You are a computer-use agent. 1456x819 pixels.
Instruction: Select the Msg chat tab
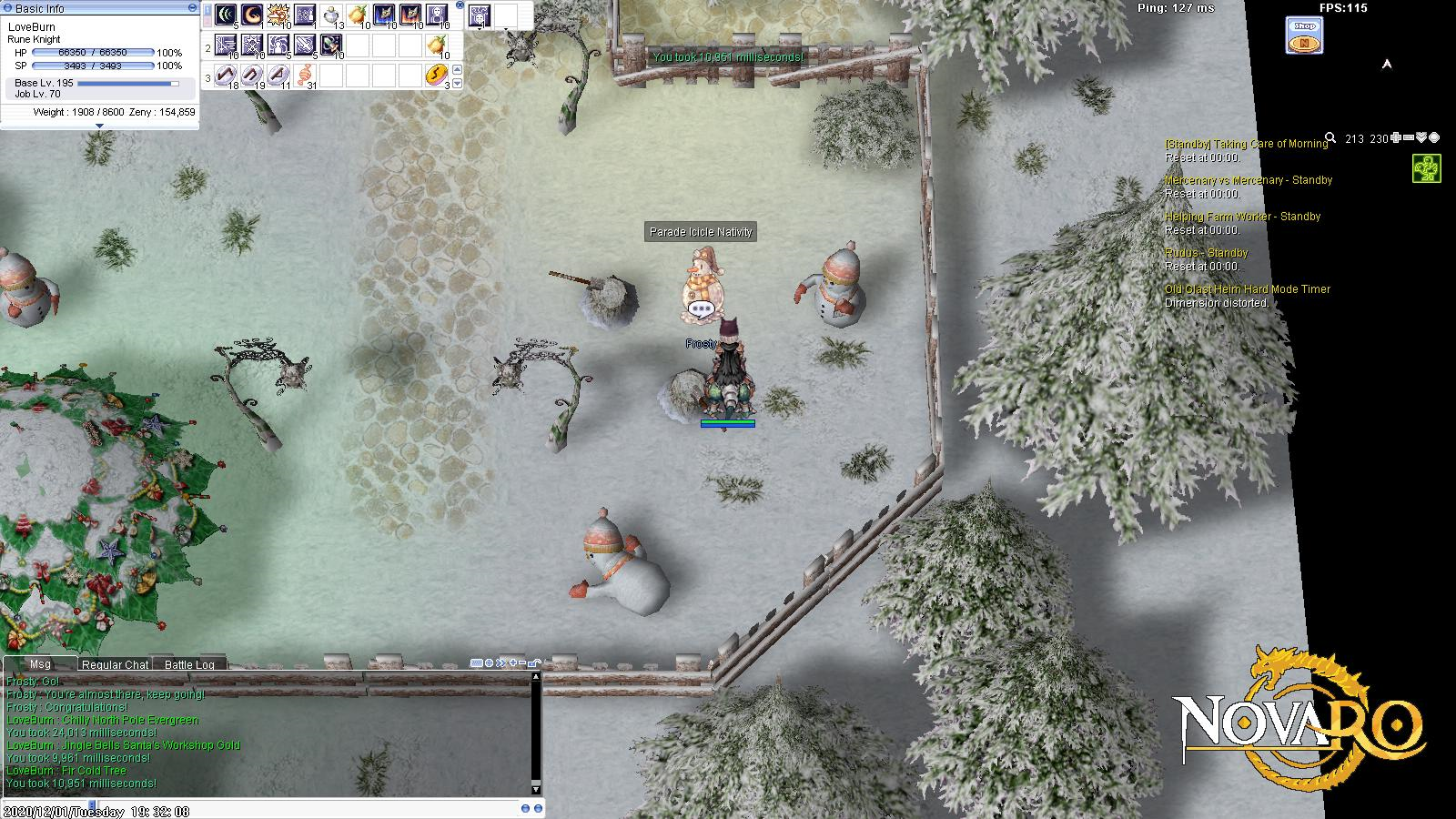coord(40,664)
